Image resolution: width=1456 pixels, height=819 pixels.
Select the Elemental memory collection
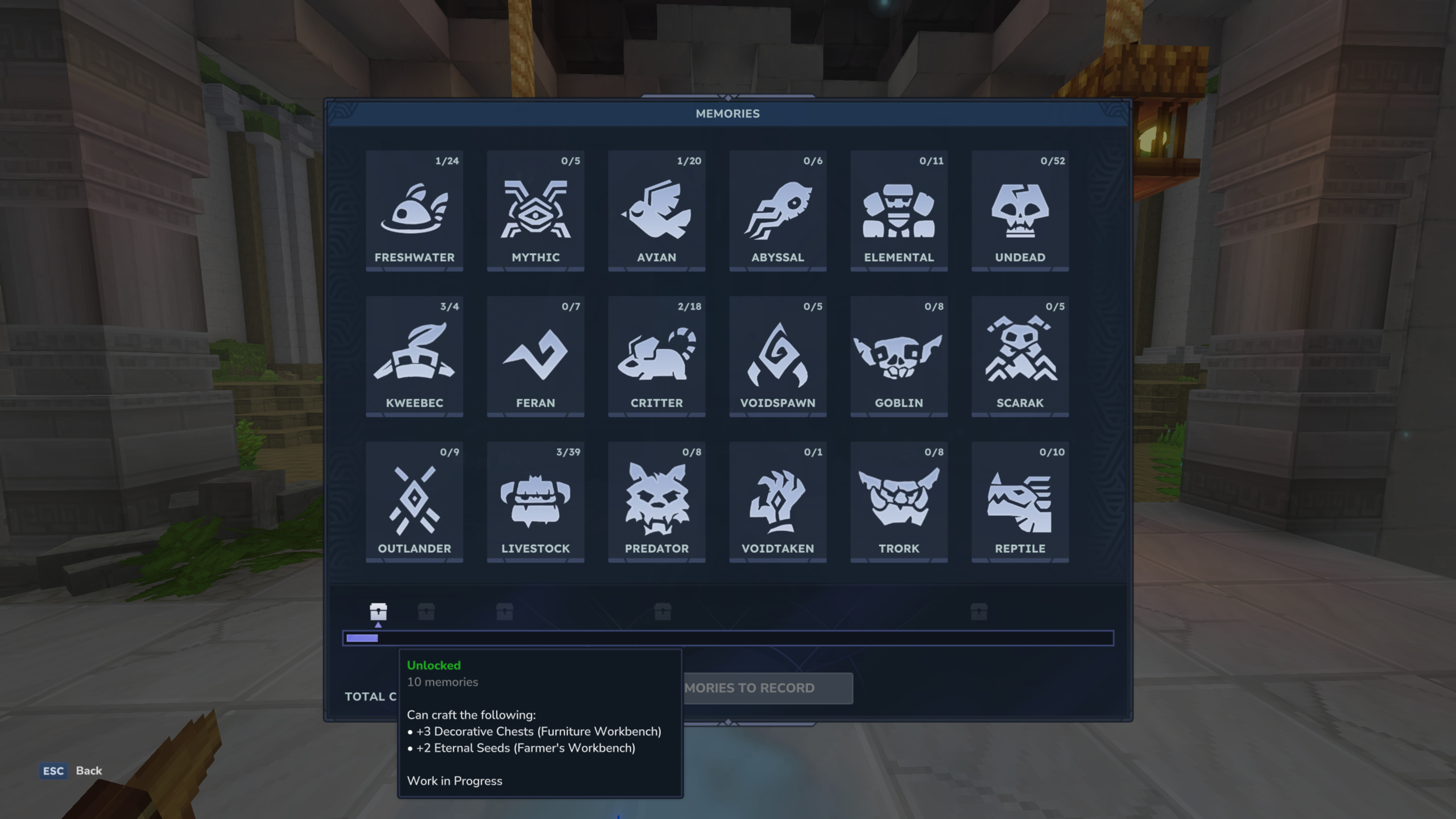tap(898, 212)
